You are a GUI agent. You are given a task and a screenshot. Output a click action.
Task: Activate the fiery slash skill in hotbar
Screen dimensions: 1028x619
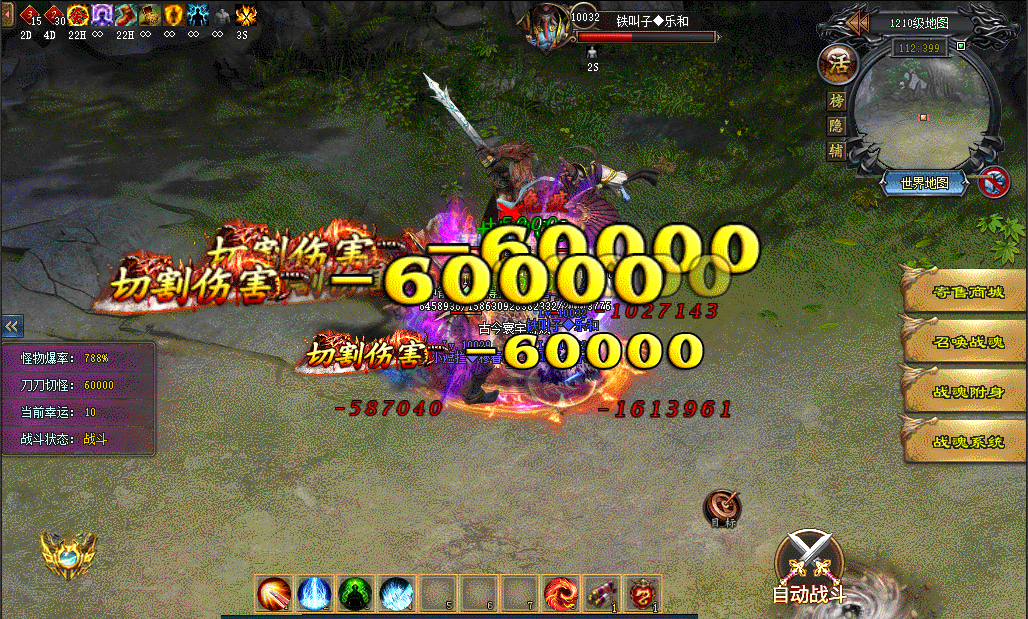tap(273, 594)
